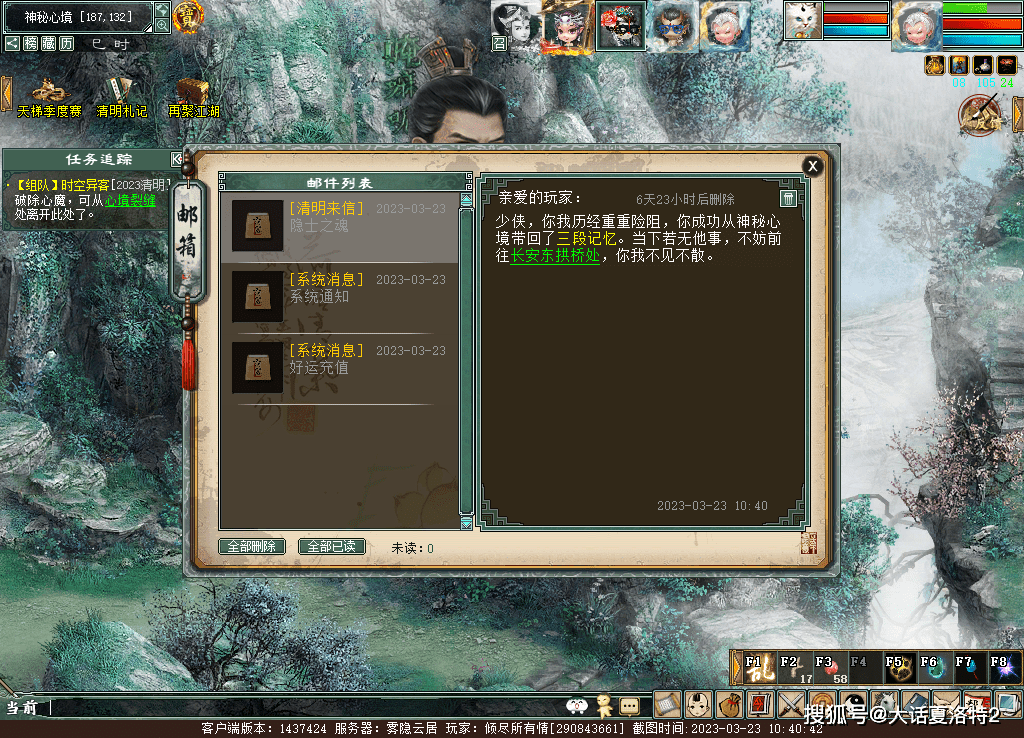Click the crossed swords toolbar icon

[792, 705]
